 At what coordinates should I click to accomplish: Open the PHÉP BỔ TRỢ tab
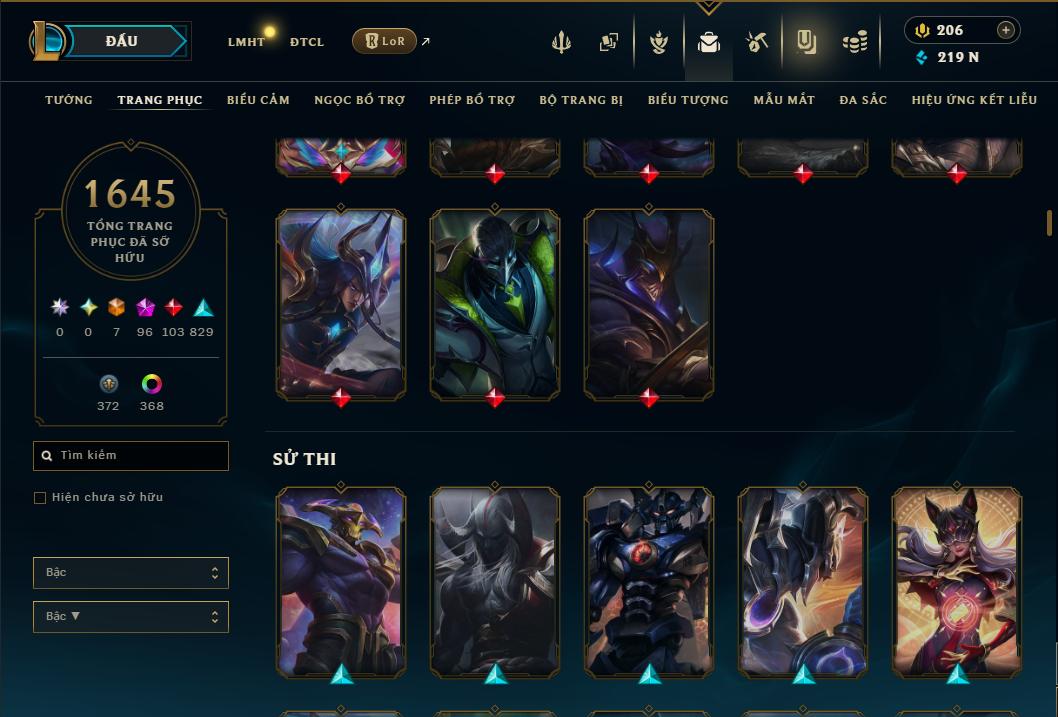(x=472, y=100)
